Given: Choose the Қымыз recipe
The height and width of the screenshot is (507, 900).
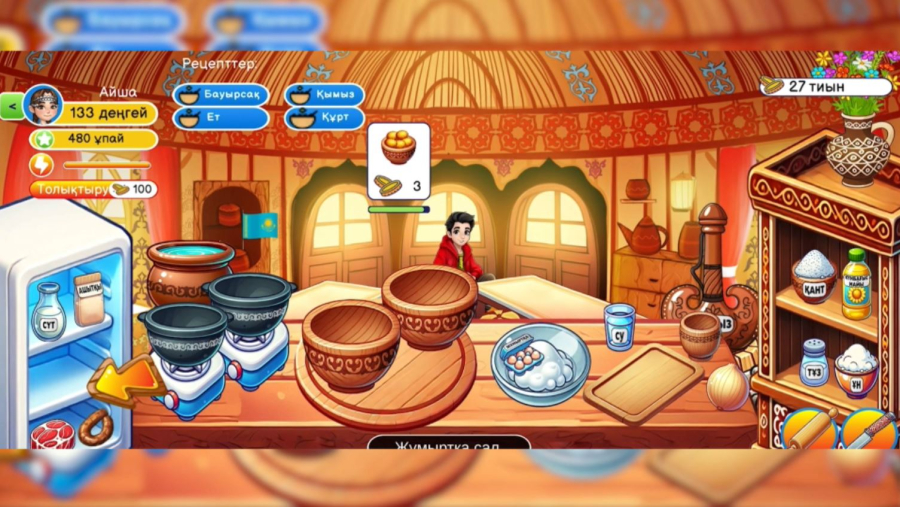Looking at the screenshot, I should point(324,95).
